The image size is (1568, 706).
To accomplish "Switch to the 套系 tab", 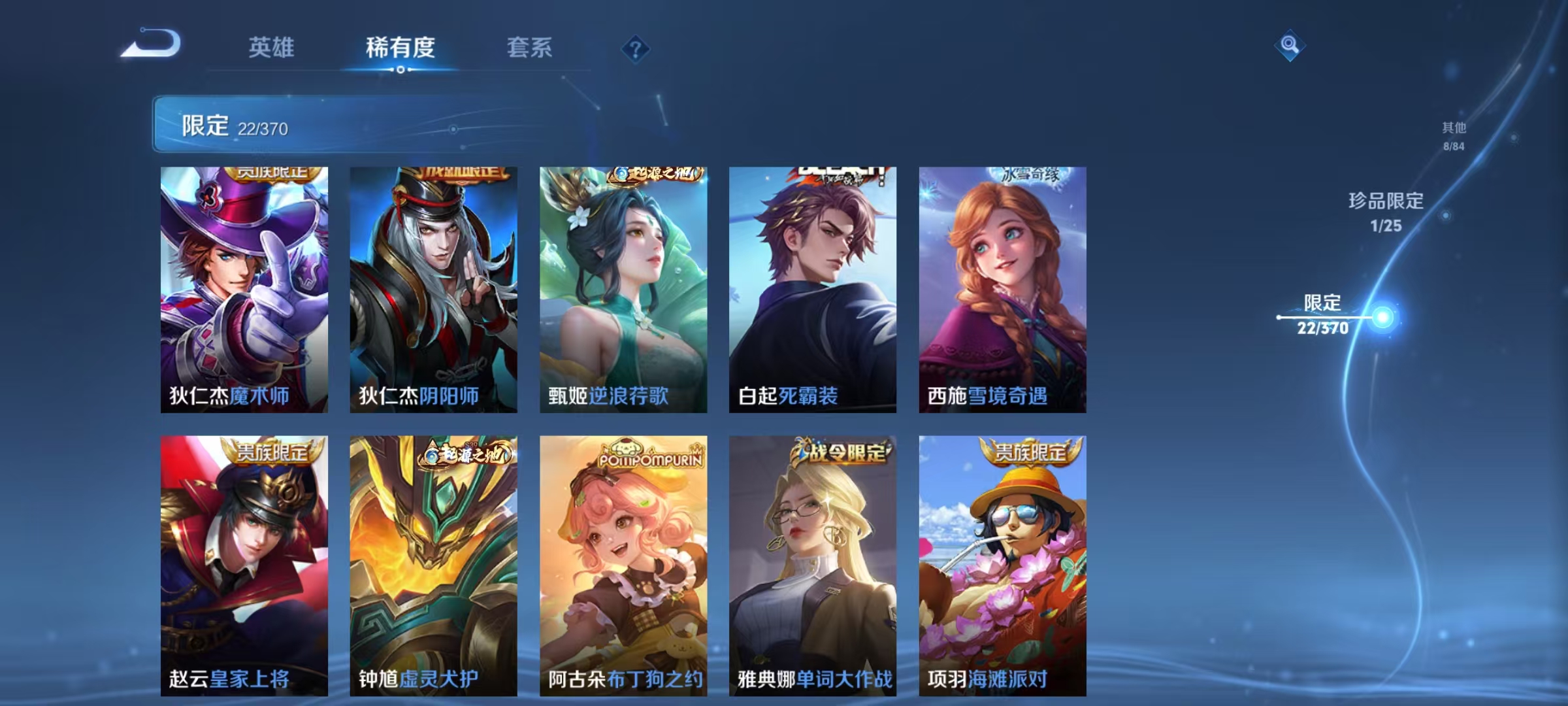I will click(x=529, y=46).
